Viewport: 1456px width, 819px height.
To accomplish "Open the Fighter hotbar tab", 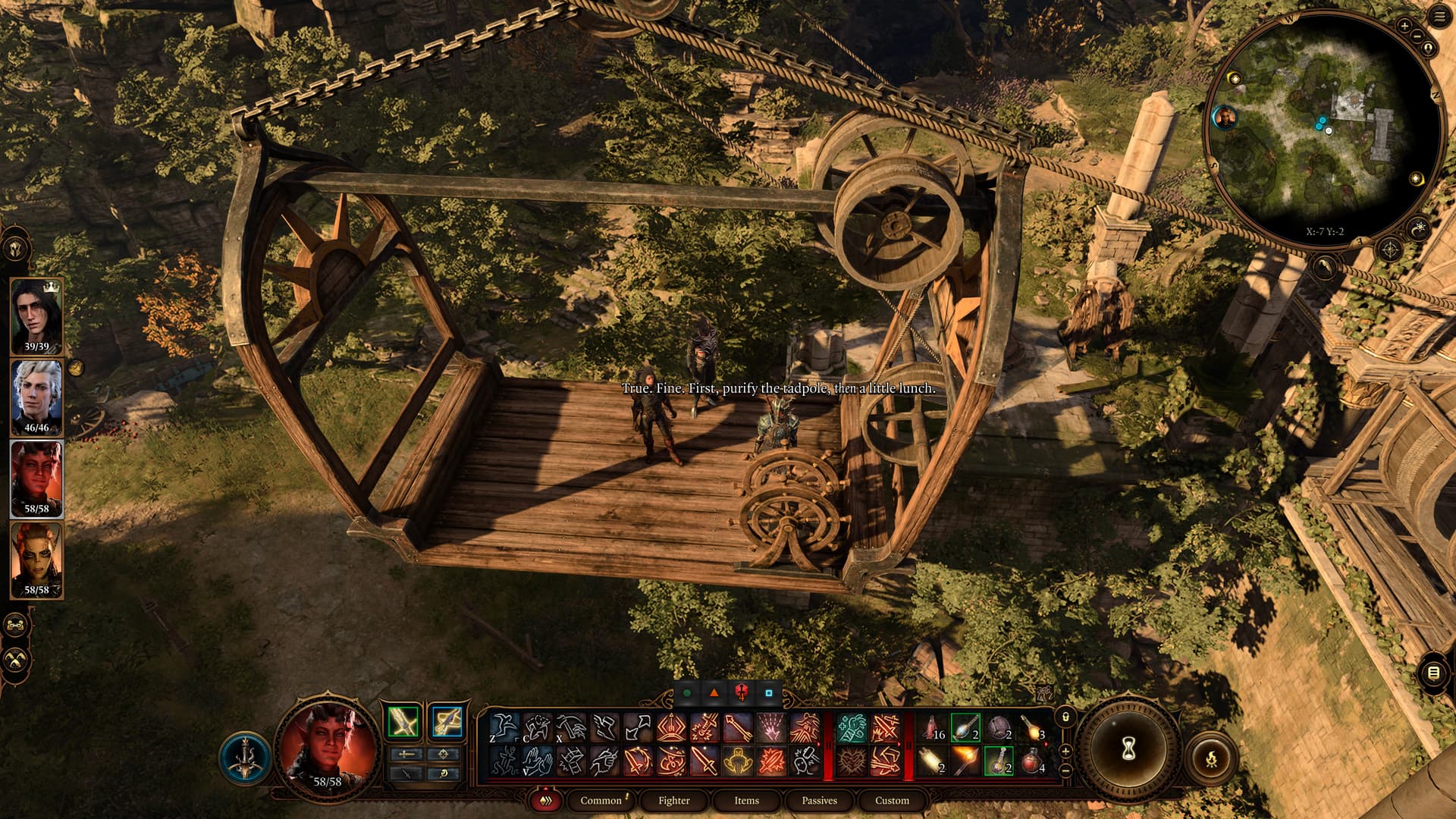I will (x=673, y=800).
